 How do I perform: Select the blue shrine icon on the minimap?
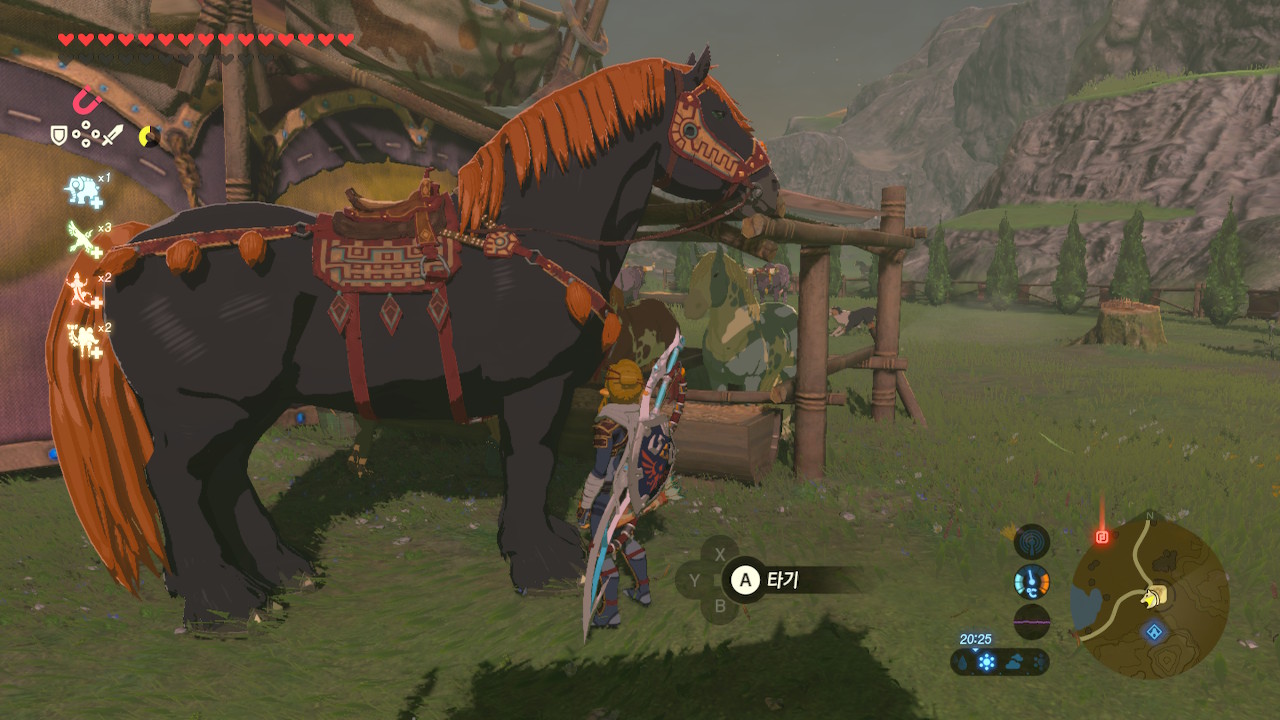(x=1155, y=632)
